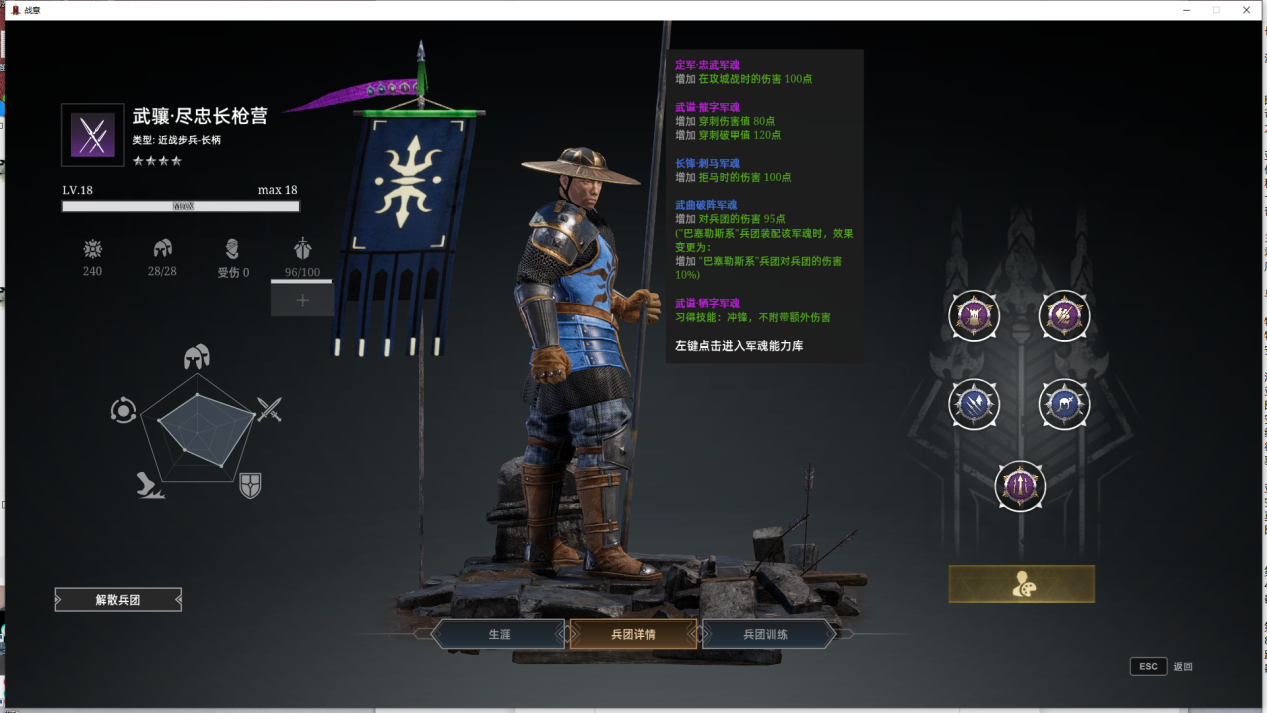The height and width of the screenshot is (713, 1267).
Task: Click the blue horse doctrine slot
Action: pos(1064,404)
